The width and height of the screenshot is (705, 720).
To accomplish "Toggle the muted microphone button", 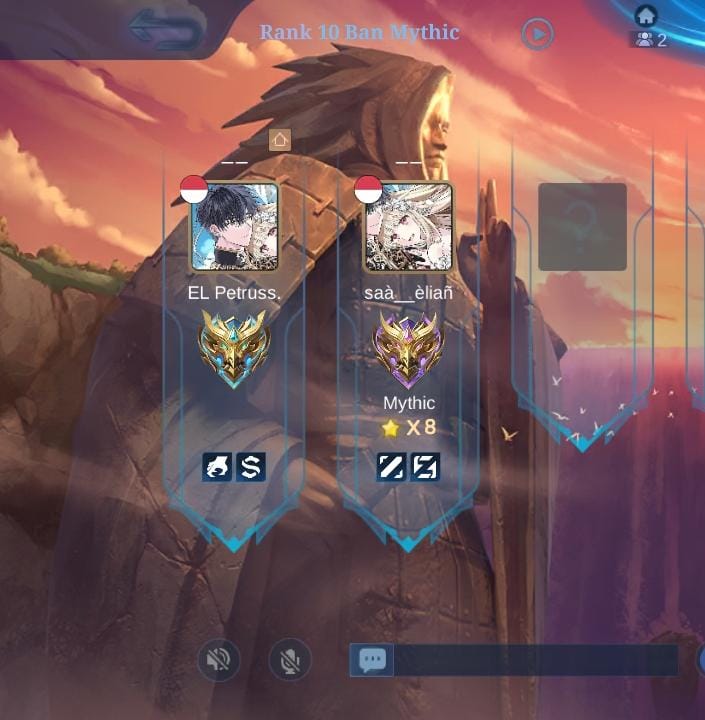I will click(x=290, y=660).
